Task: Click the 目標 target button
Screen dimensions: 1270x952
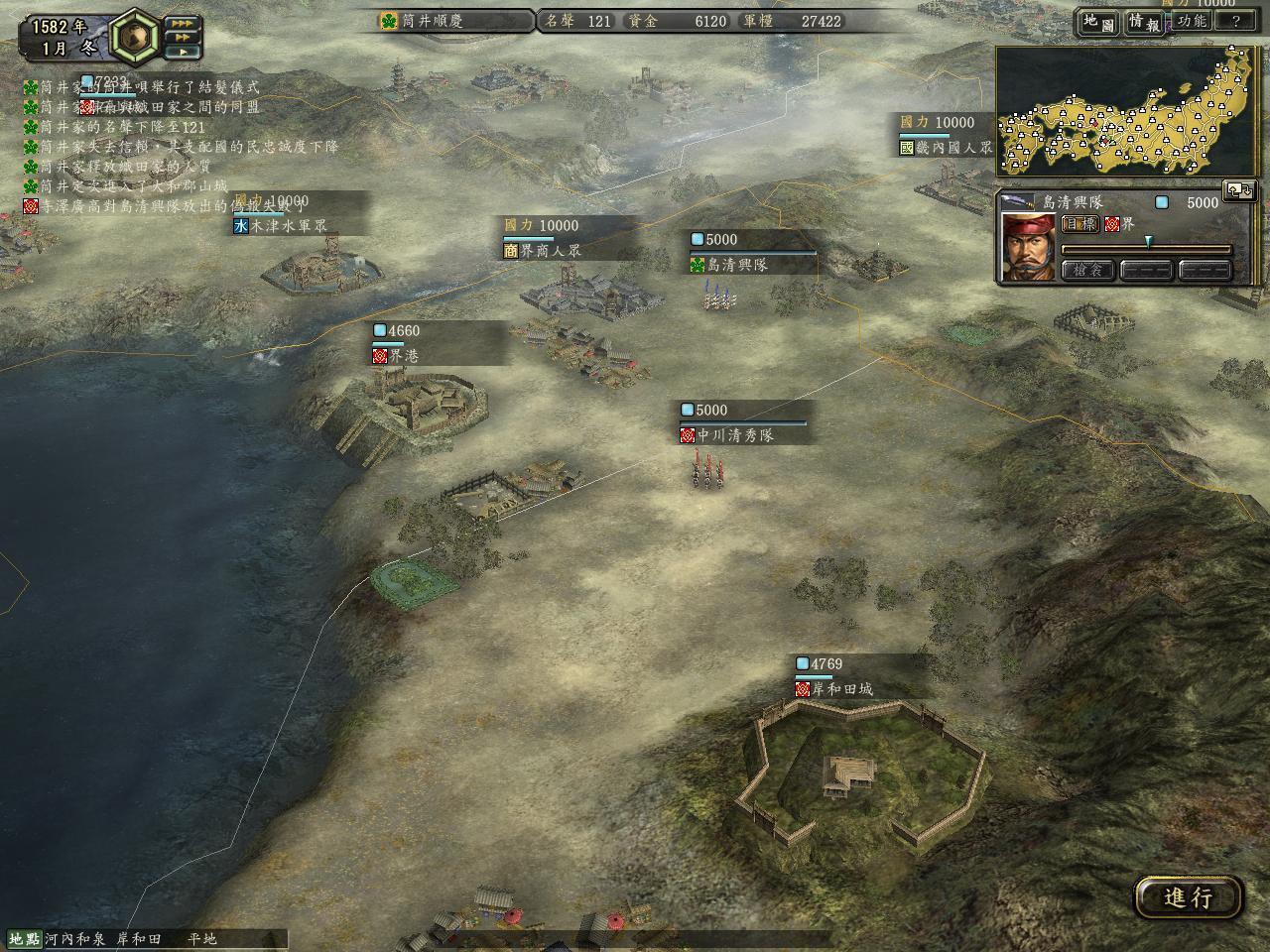Action: (1080, 224)
